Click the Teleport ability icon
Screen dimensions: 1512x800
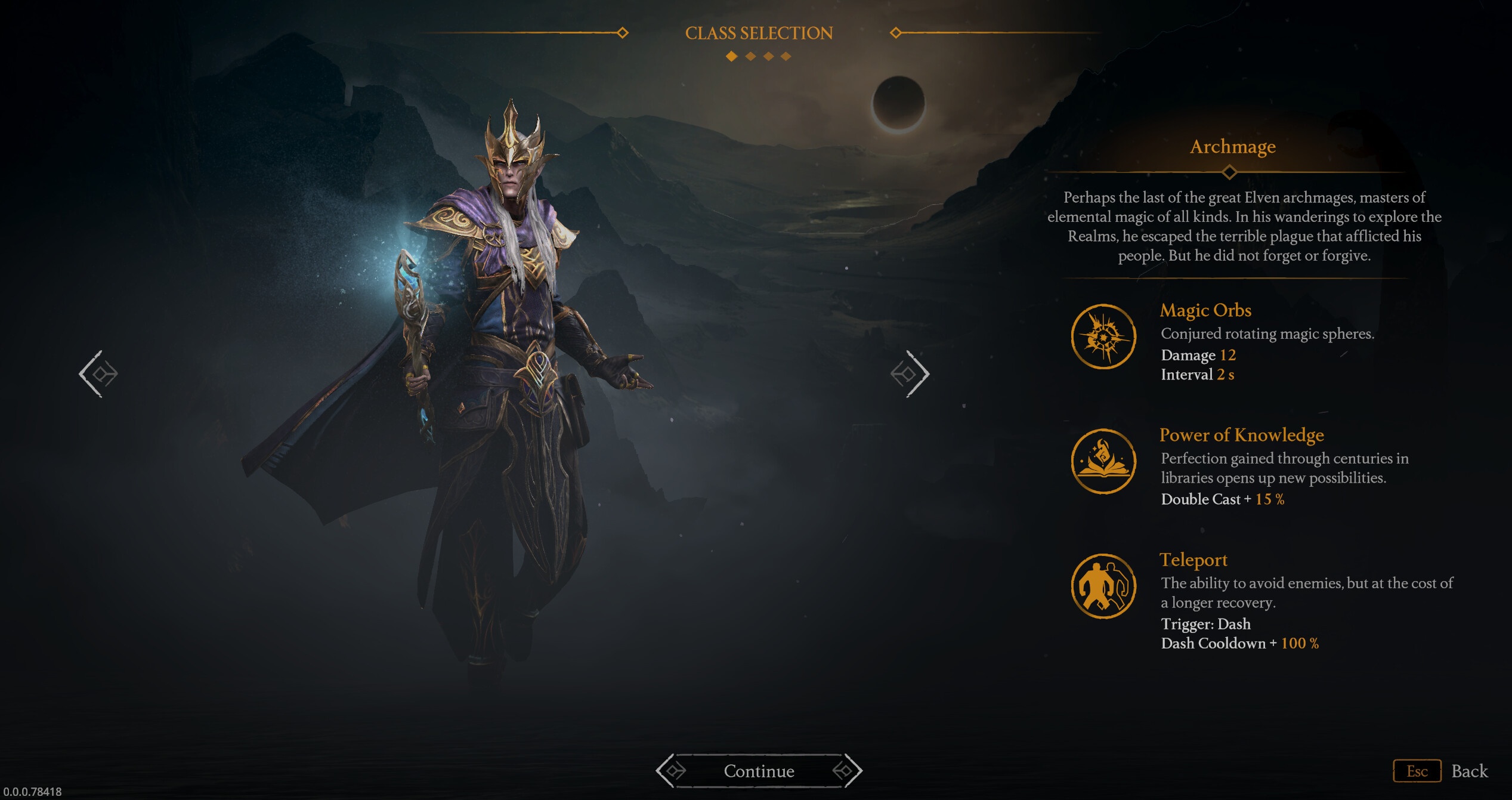coord(1103,586)
